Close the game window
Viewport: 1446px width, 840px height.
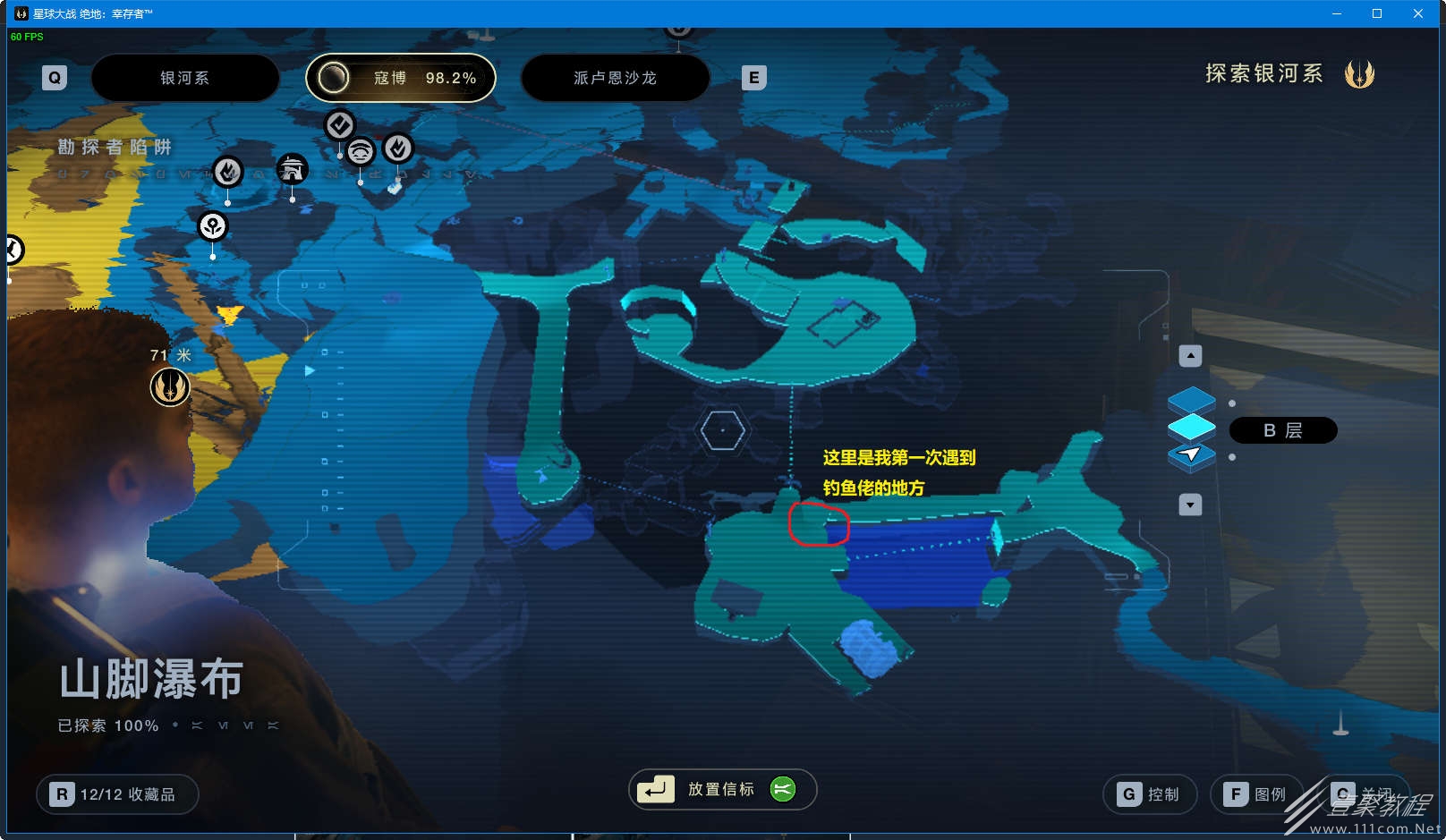pos(1418,13)
